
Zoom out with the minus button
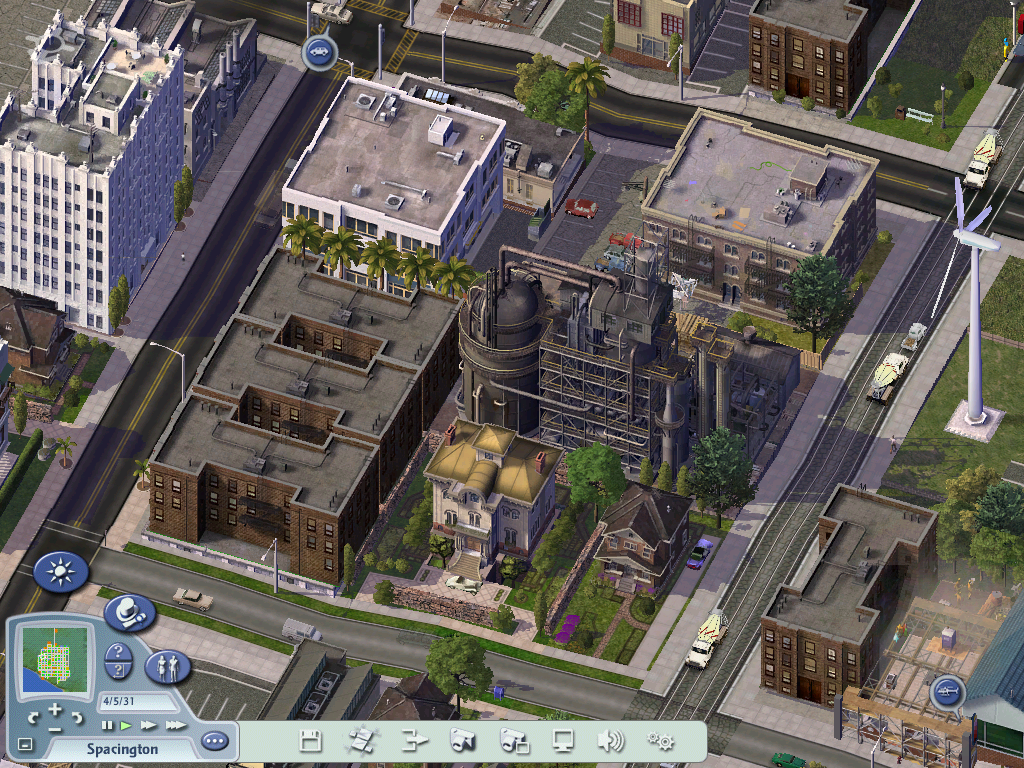pos(54,729)
